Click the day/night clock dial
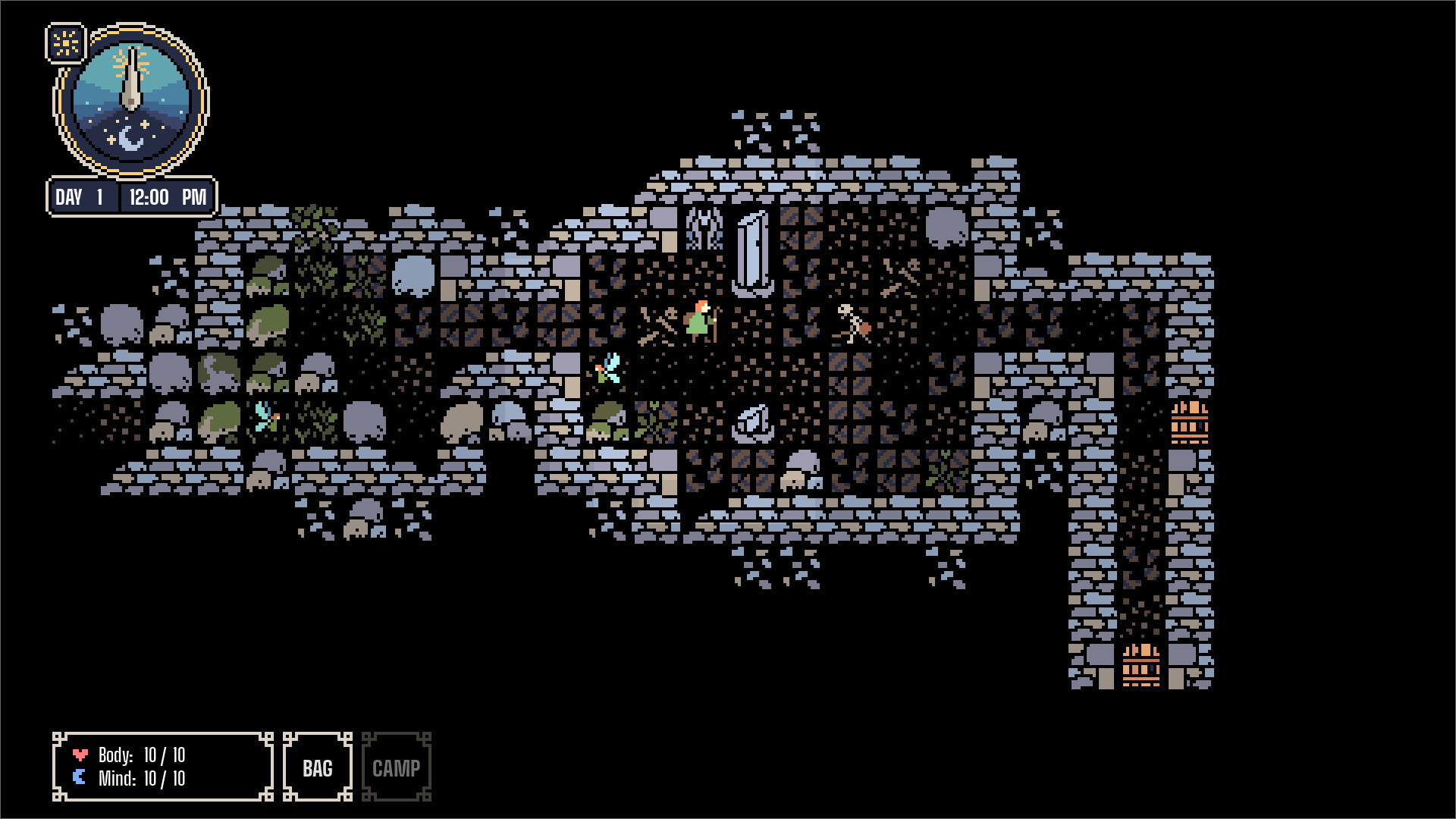The height and width of the screenshot is (819, 1456). click(130, 102)
